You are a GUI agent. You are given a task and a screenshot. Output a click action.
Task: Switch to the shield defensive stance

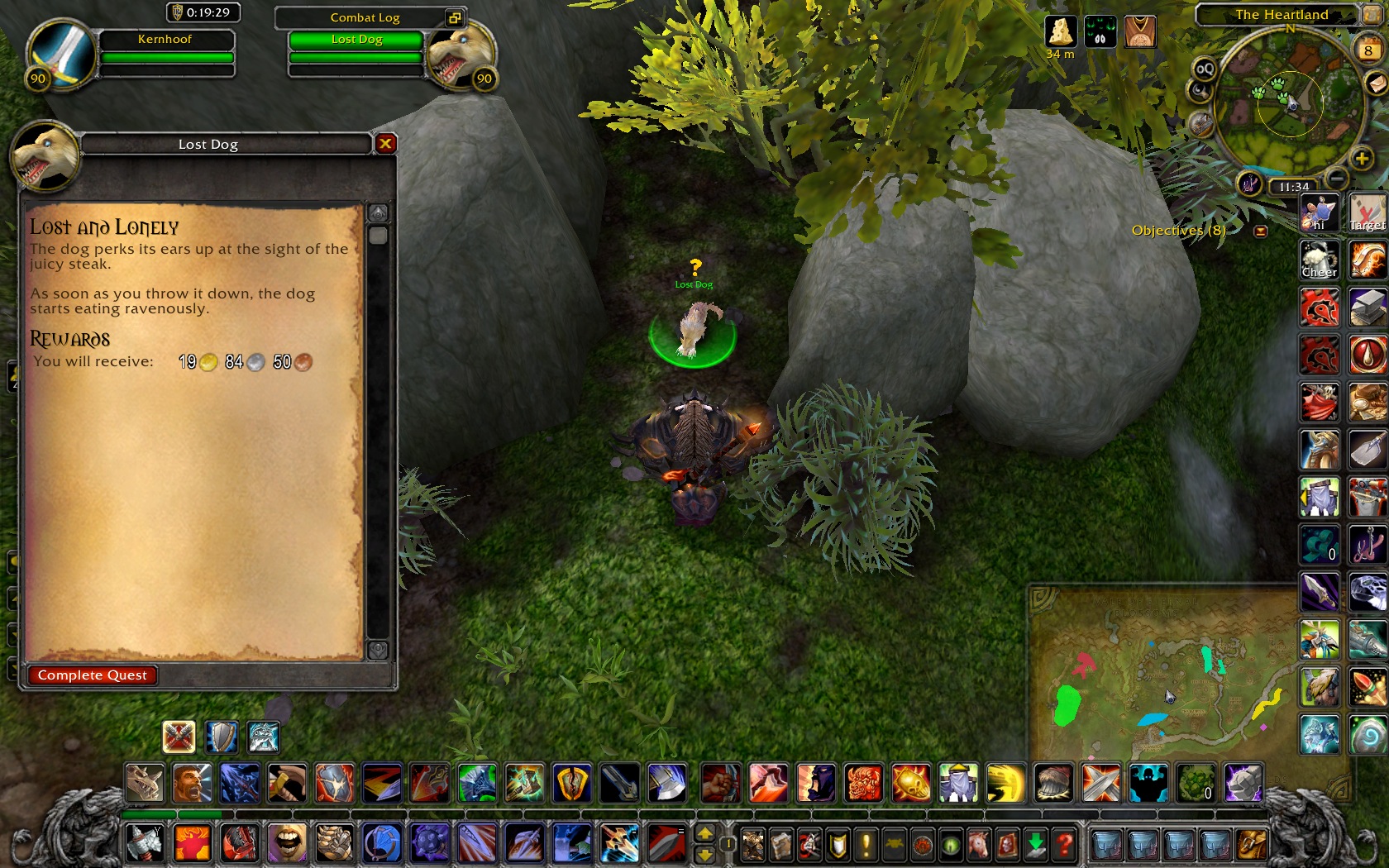click(x=222, y=737)
